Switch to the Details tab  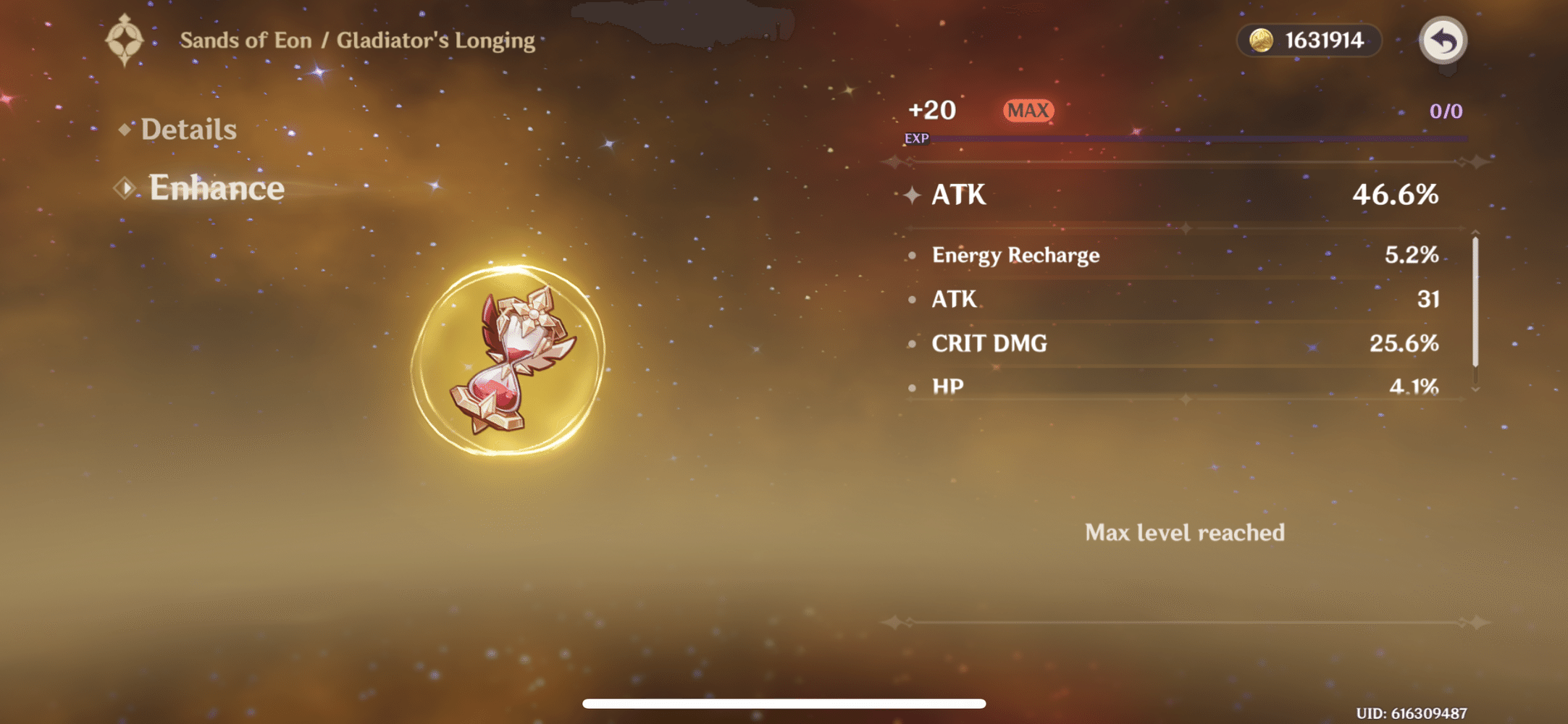click(x=187, y=129)
